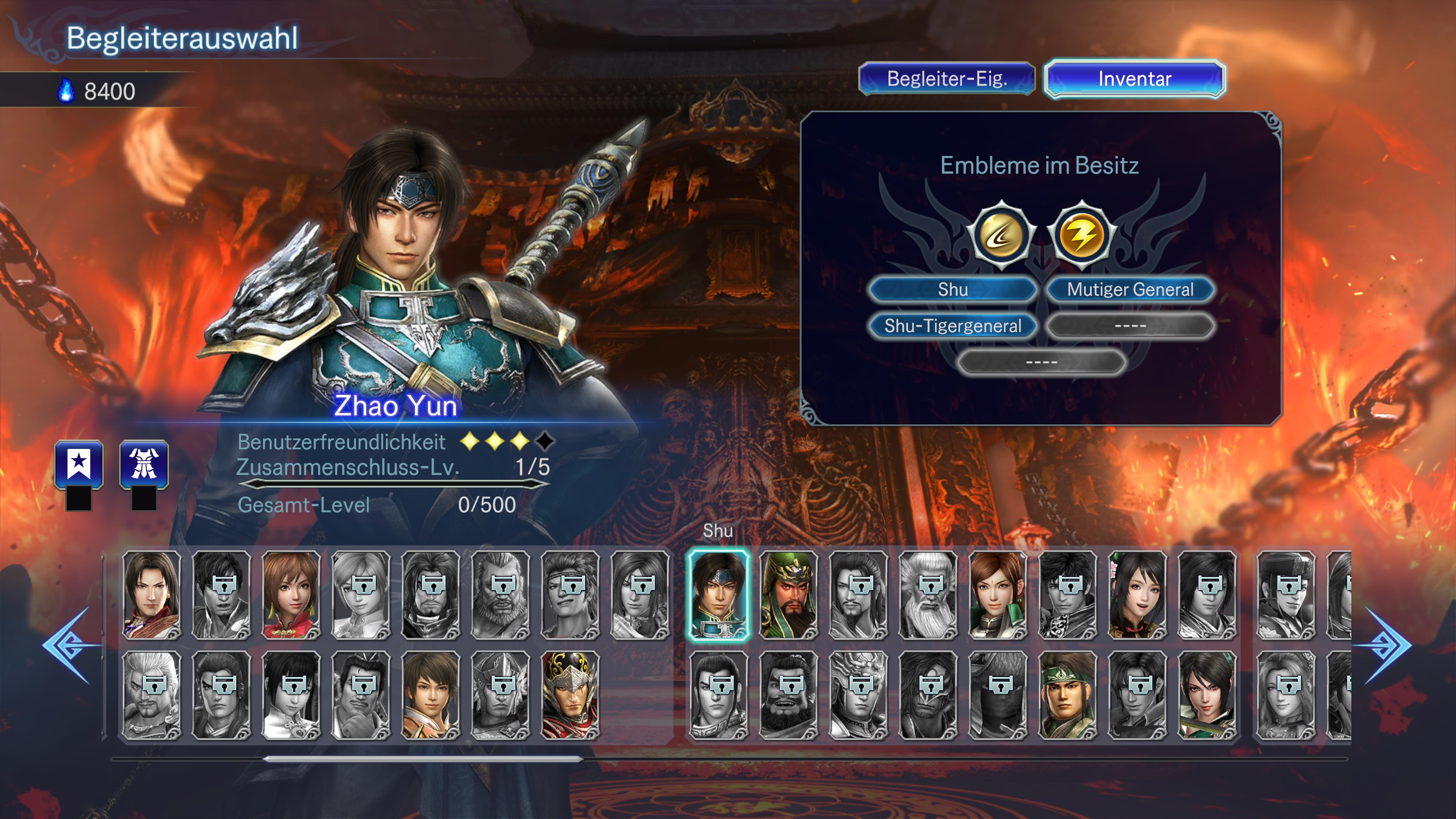Click the gold wind swirl emblem
This screenshot has width=1456, height=819.
pyautogui.click(x=1001, y=235)
